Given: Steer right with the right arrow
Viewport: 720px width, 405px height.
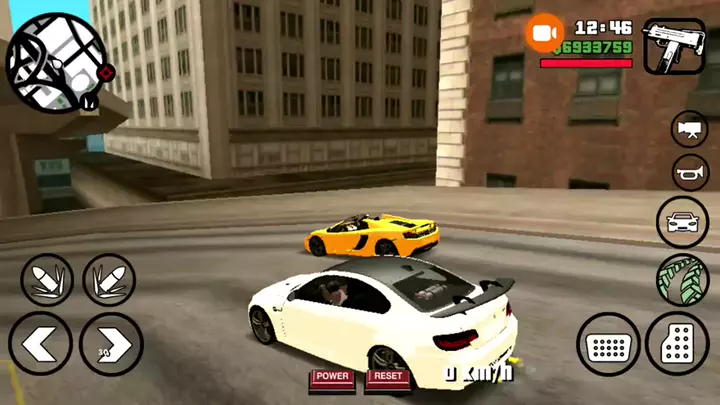Looking at the screenshot, I should (111, 343).
